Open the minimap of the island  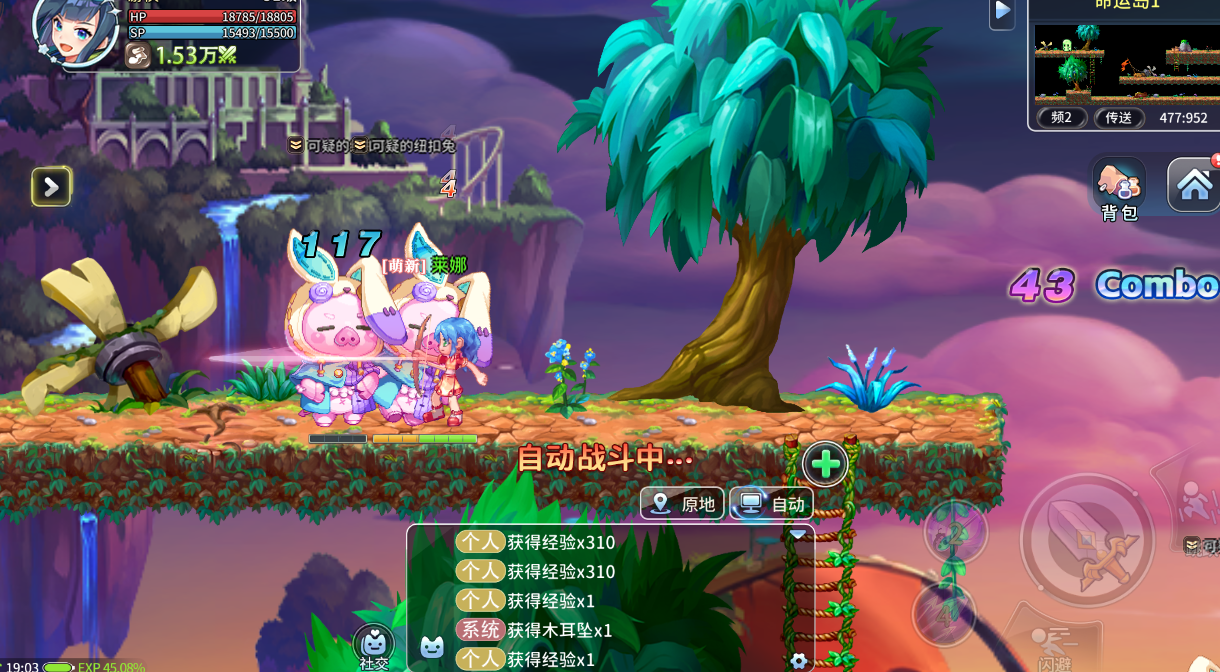point(1123,60)
